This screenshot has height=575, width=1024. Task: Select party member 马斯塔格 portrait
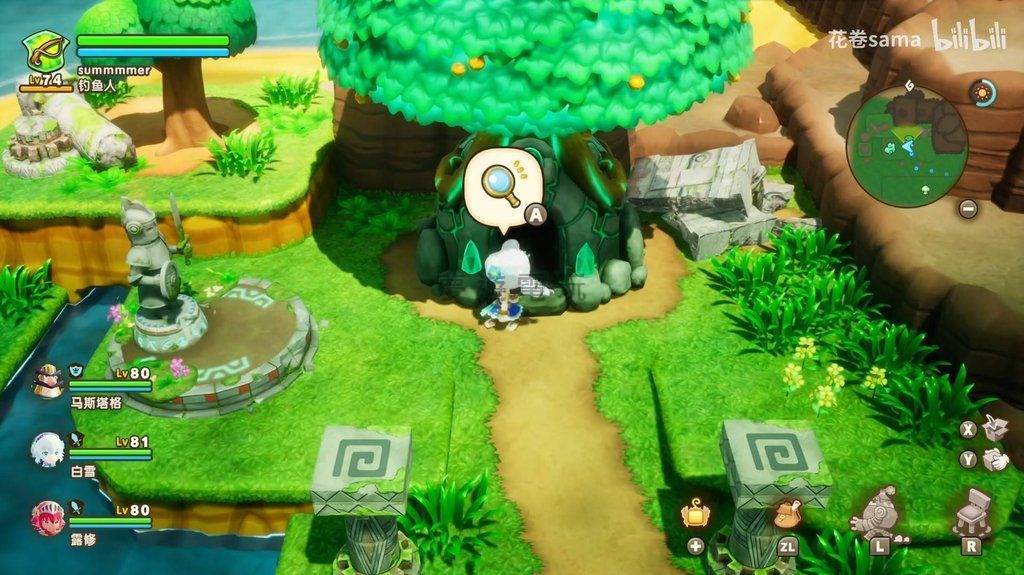click(x=47, y=379)
